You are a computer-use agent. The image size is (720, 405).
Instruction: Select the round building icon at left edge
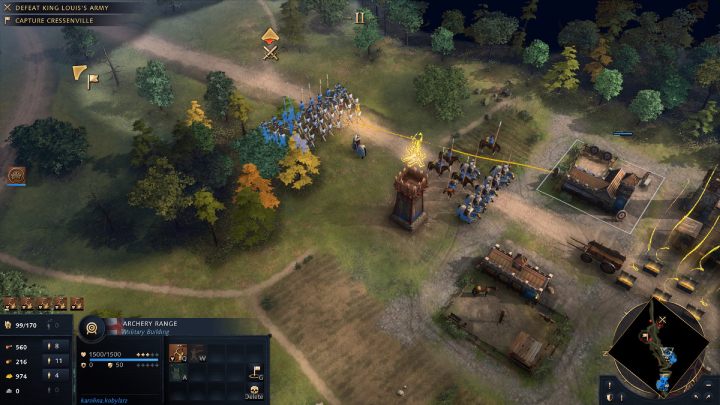click(16, 176)
